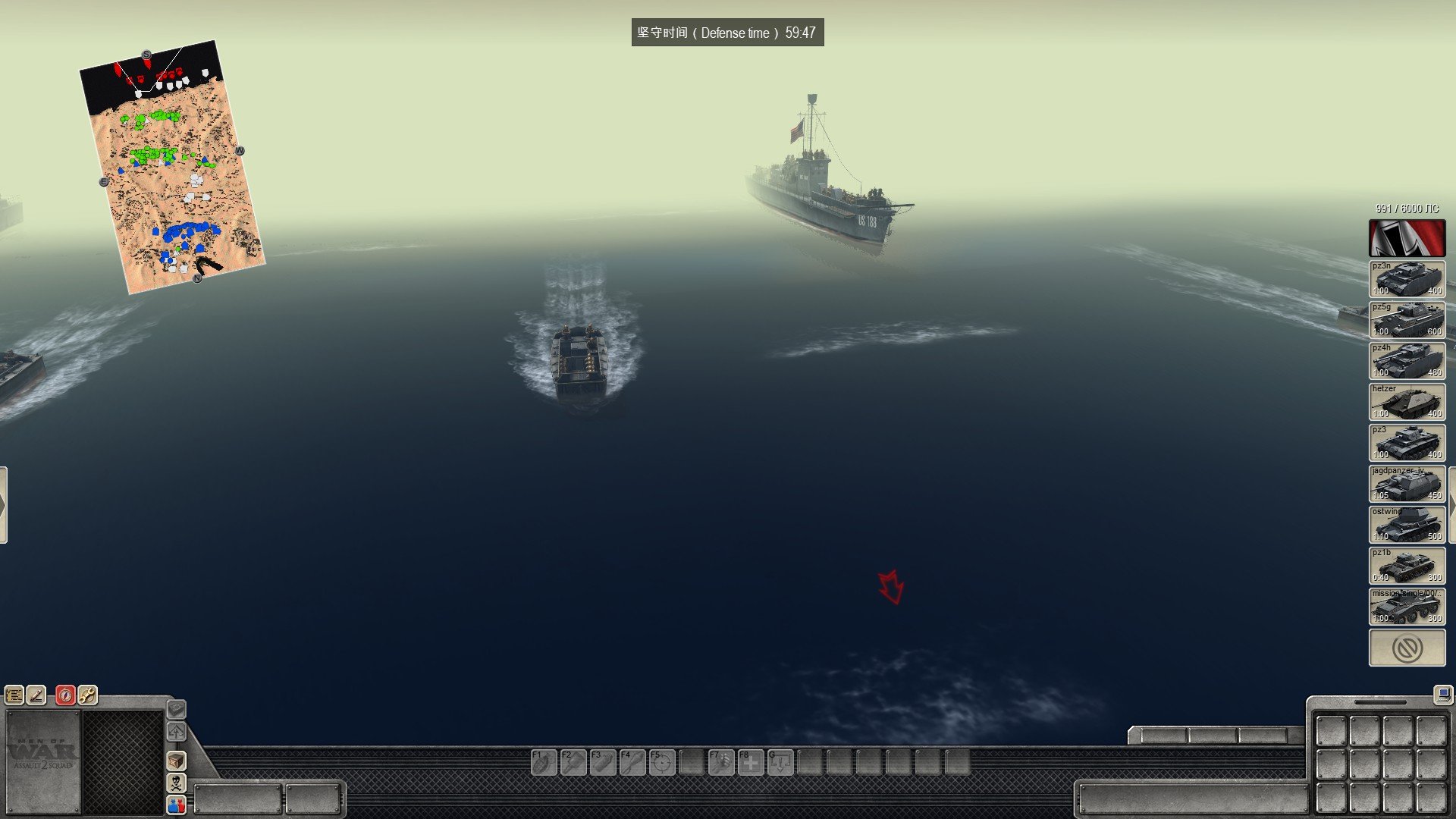
Task: Activate the F5 crosshair target command
Action: (662, 762)
